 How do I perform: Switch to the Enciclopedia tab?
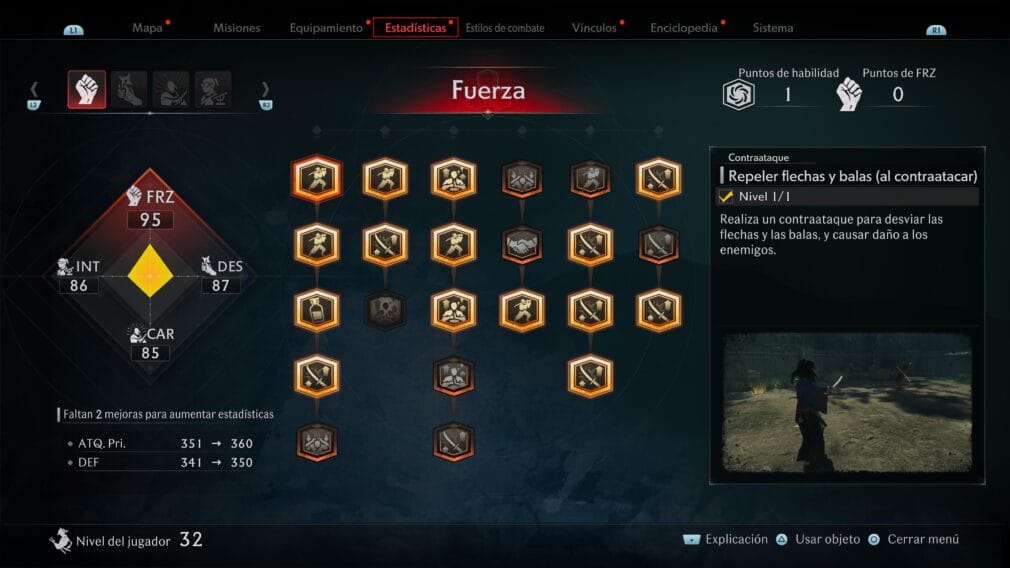[684, 28]
